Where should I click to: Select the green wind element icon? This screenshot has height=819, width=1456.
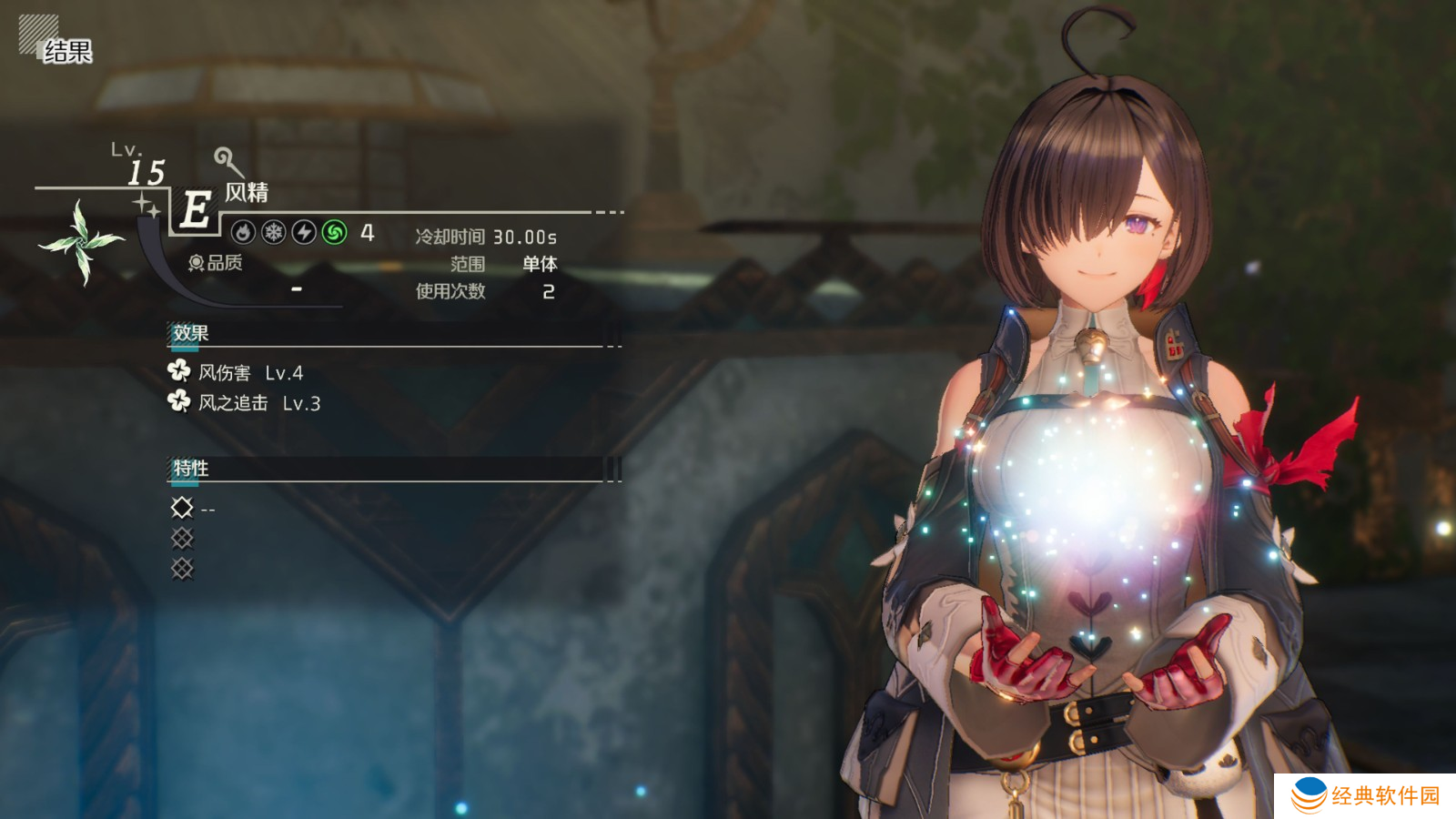[x=335, y=233]
